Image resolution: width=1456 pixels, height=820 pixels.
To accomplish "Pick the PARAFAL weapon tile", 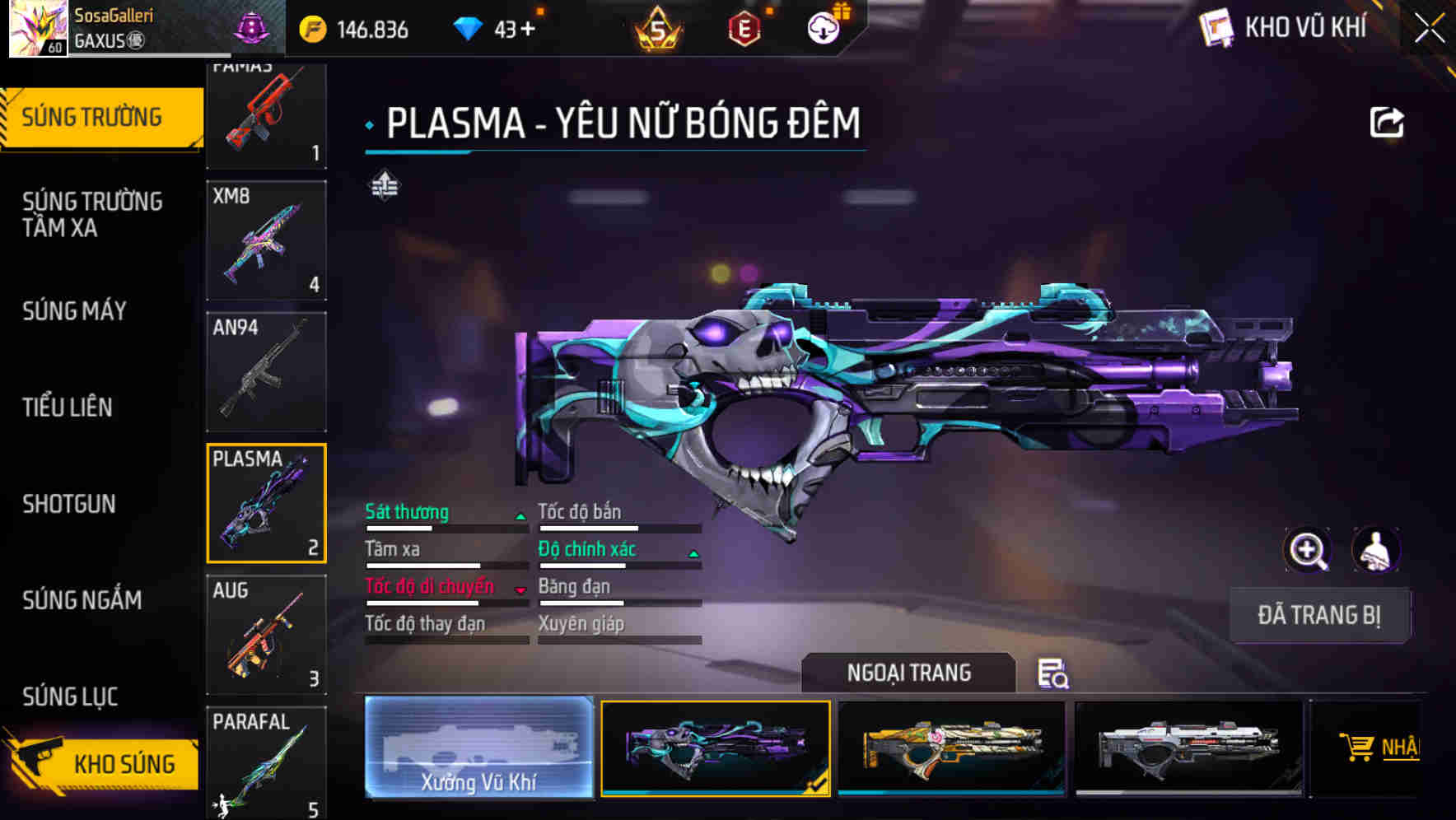I will (x=266, y=762).
